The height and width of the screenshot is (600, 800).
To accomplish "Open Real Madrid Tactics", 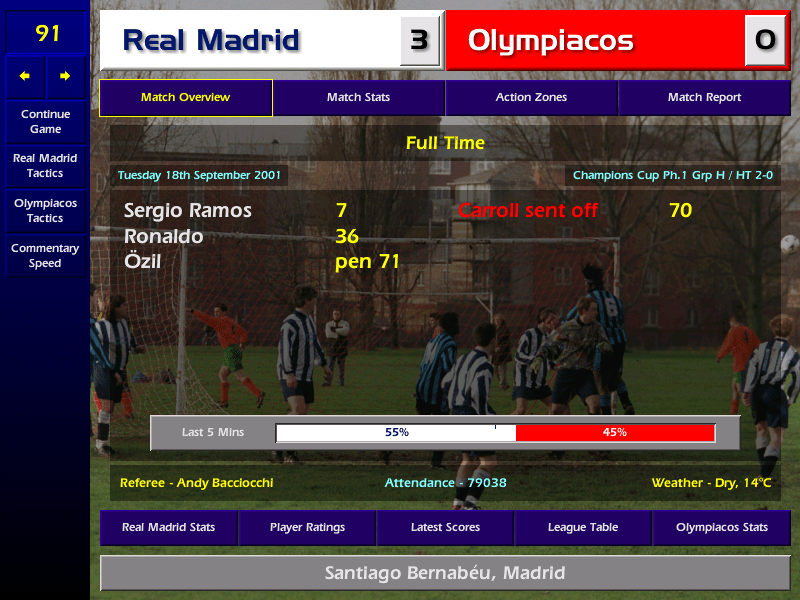I will [45, 165].
